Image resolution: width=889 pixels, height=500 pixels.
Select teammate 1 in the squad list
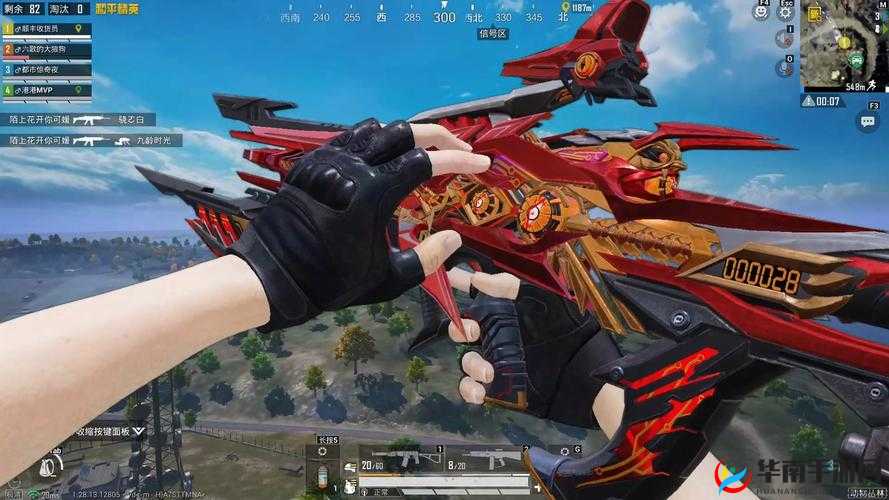click(46, 30)
